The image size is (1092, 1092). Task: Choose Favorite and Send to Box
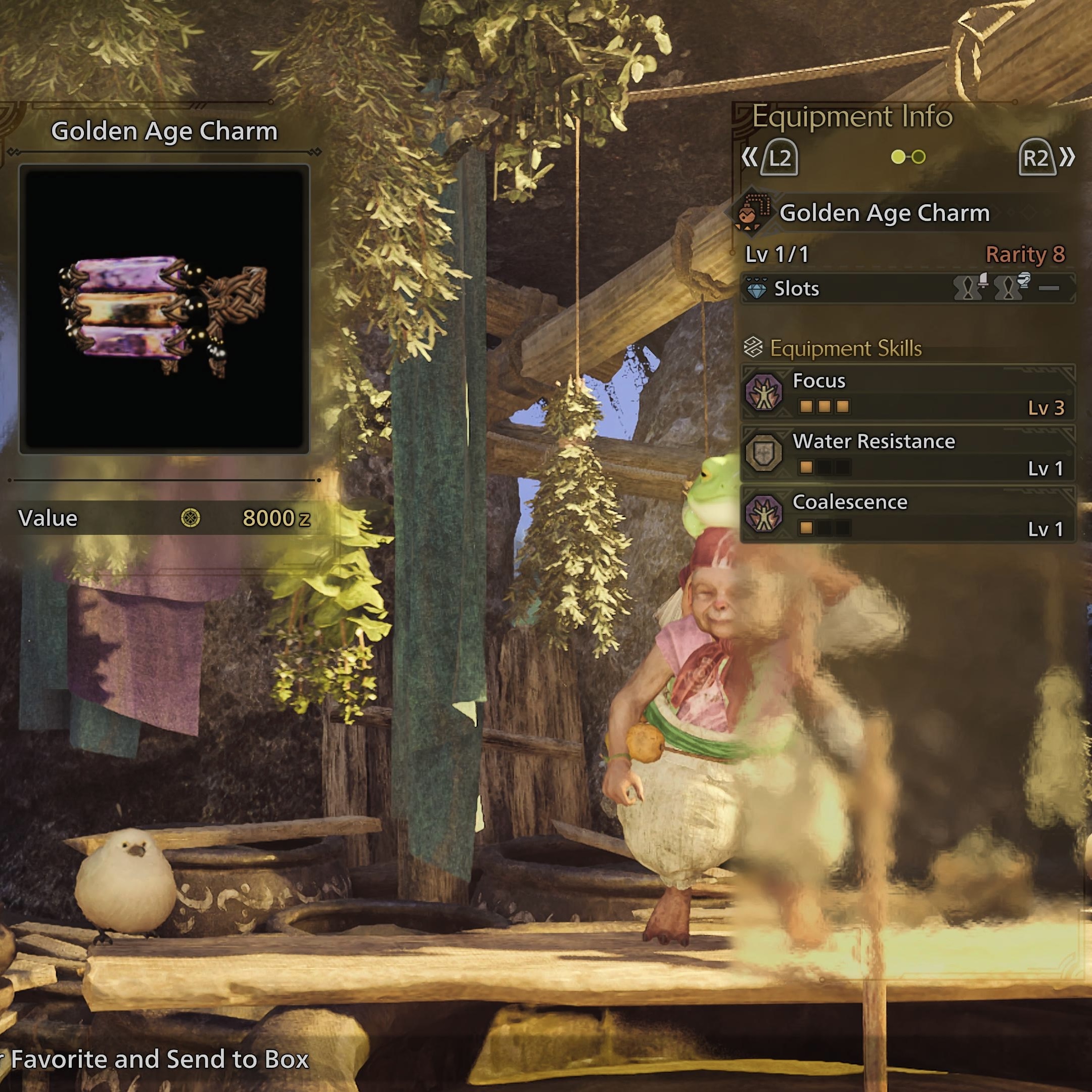[159, 1059]
